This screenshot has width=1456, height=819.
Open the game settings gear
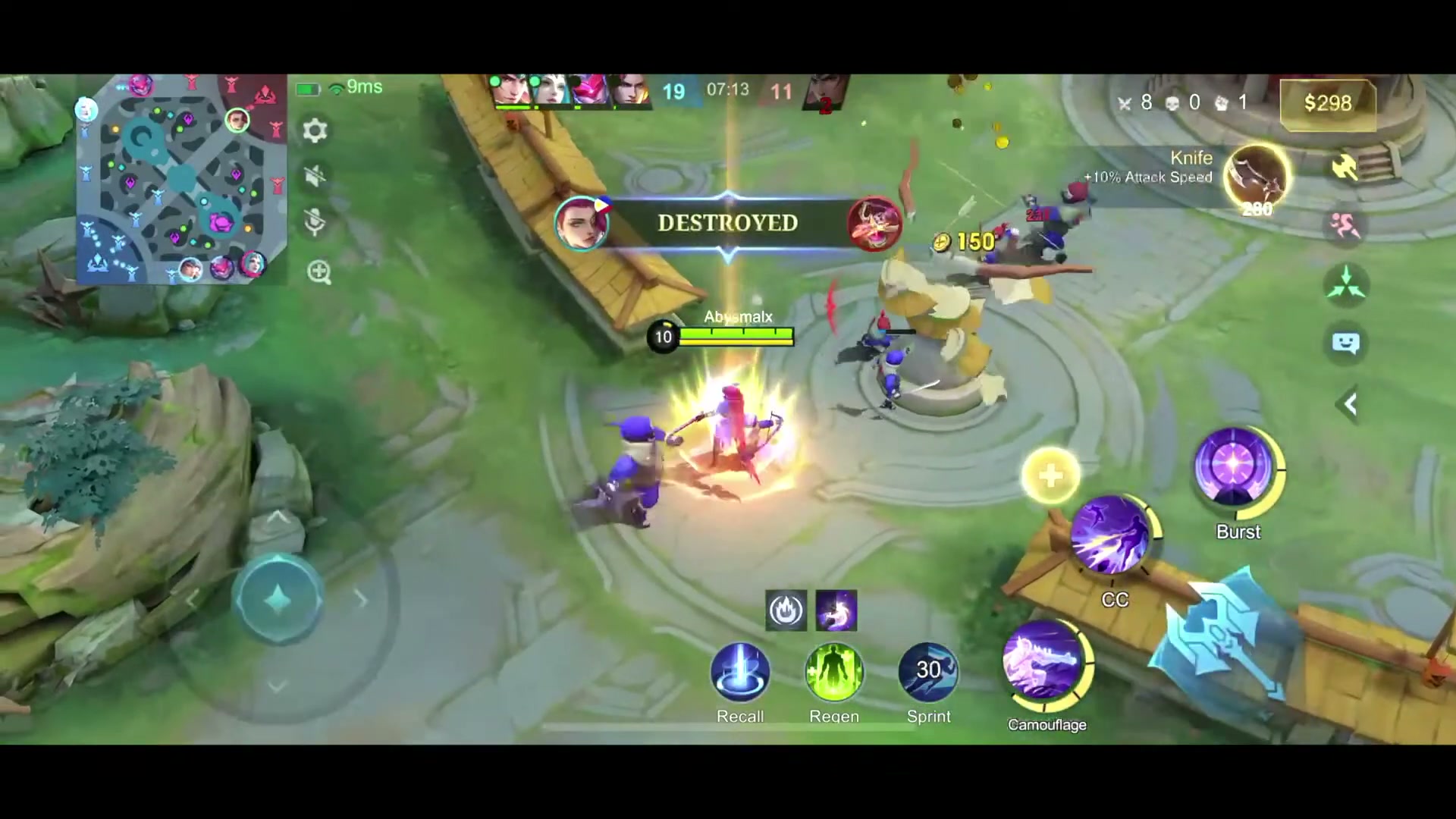[x=315, y=130]
